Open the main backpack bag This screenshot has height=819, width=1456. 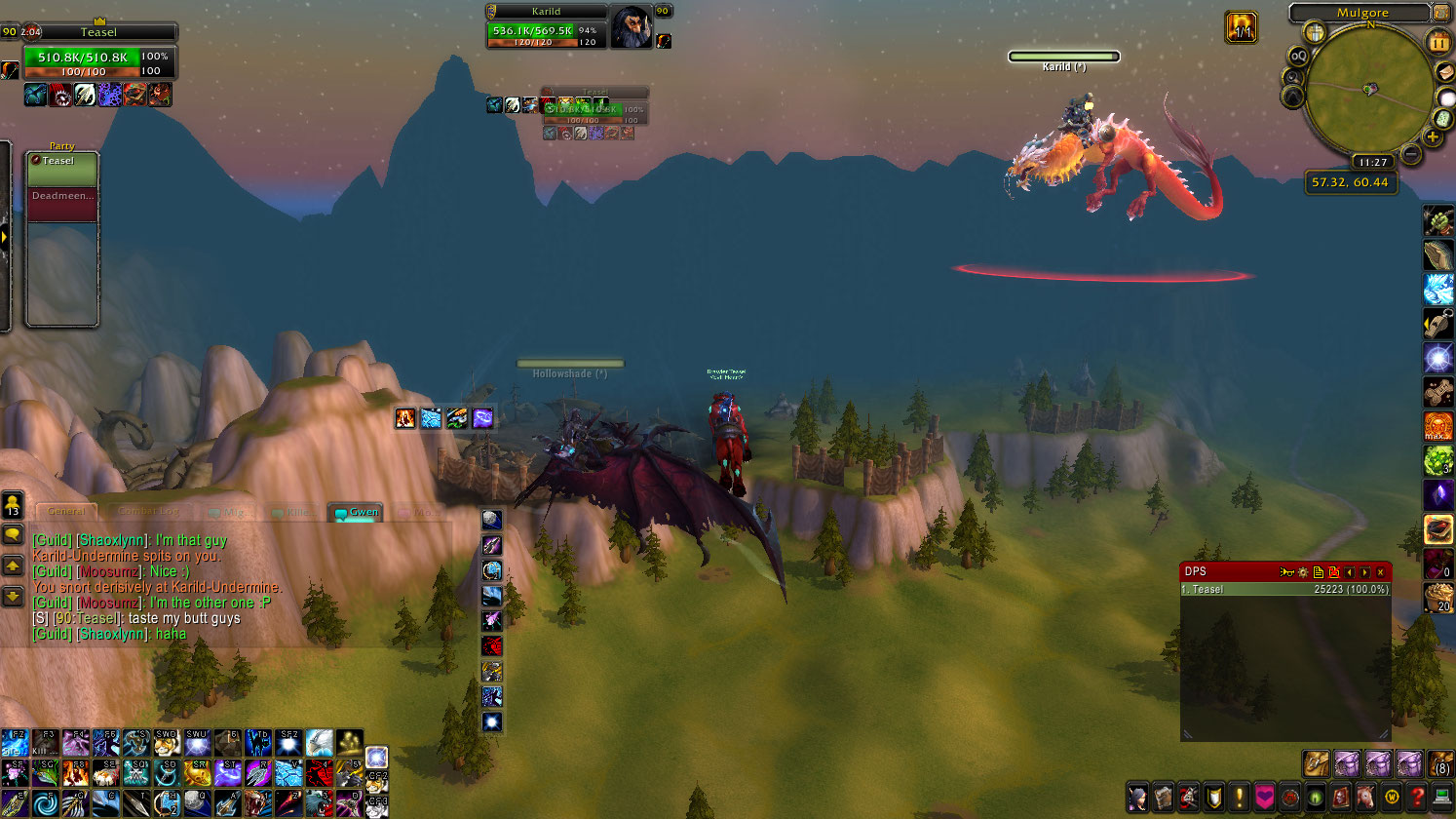(1440, 763)
